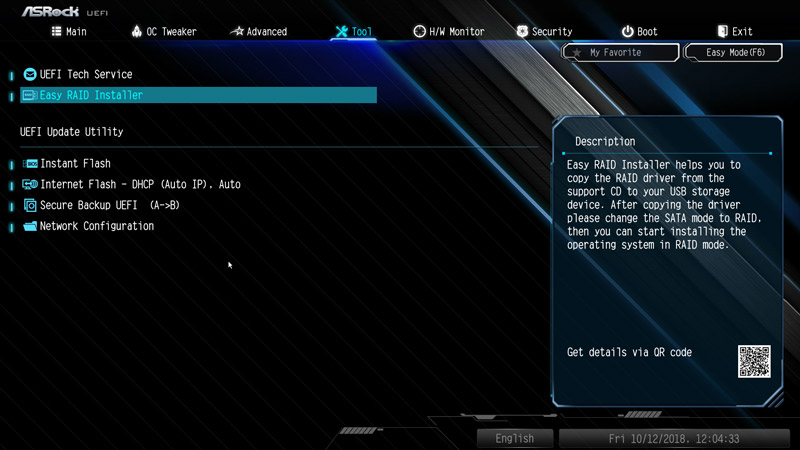The width and height of the screenshot is (800, 450).
Task: Switch to Easy Mode (F6)
Action: point(734,52)
